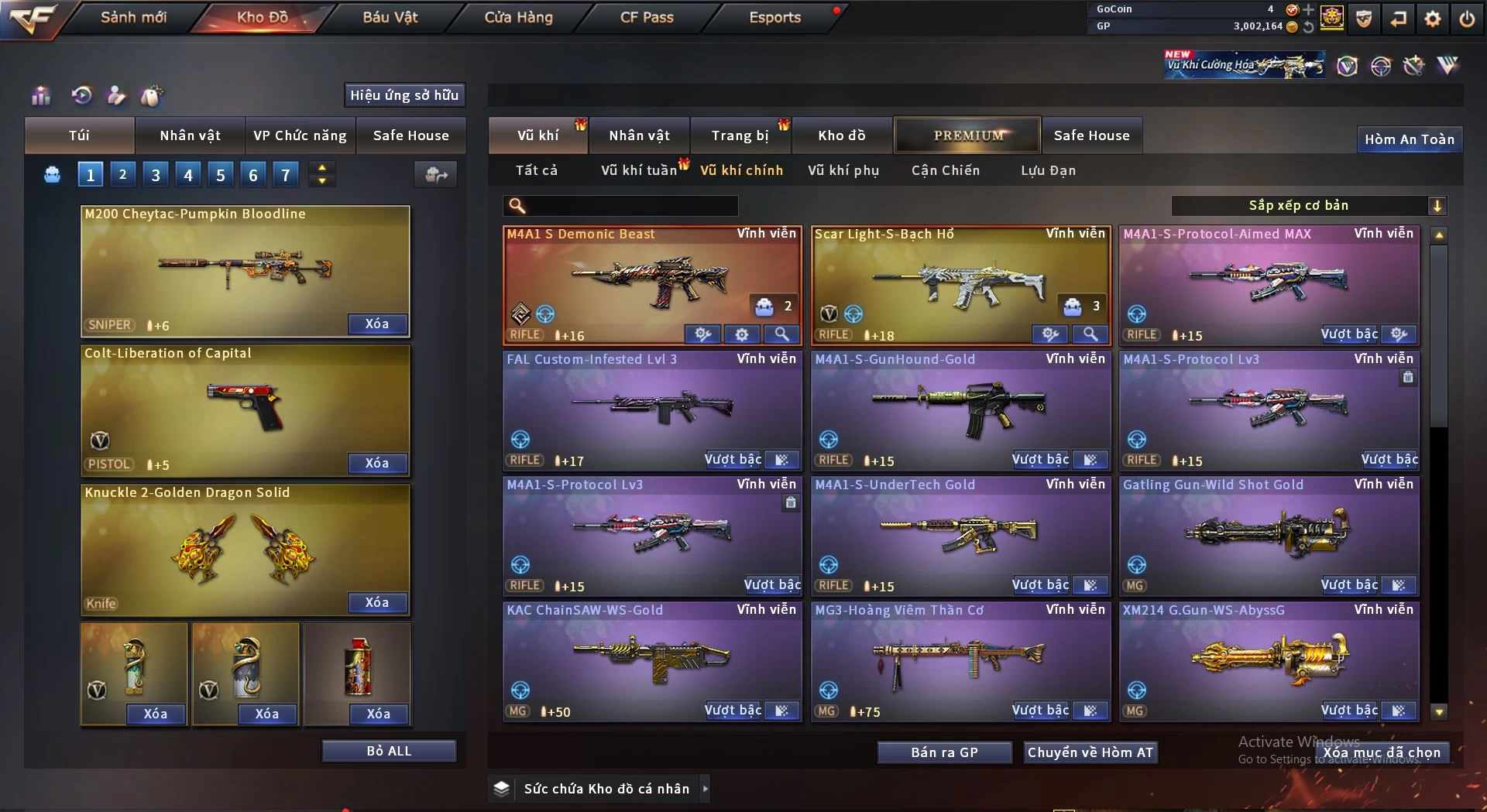Select the PREMIUM inventory tab

968,135
